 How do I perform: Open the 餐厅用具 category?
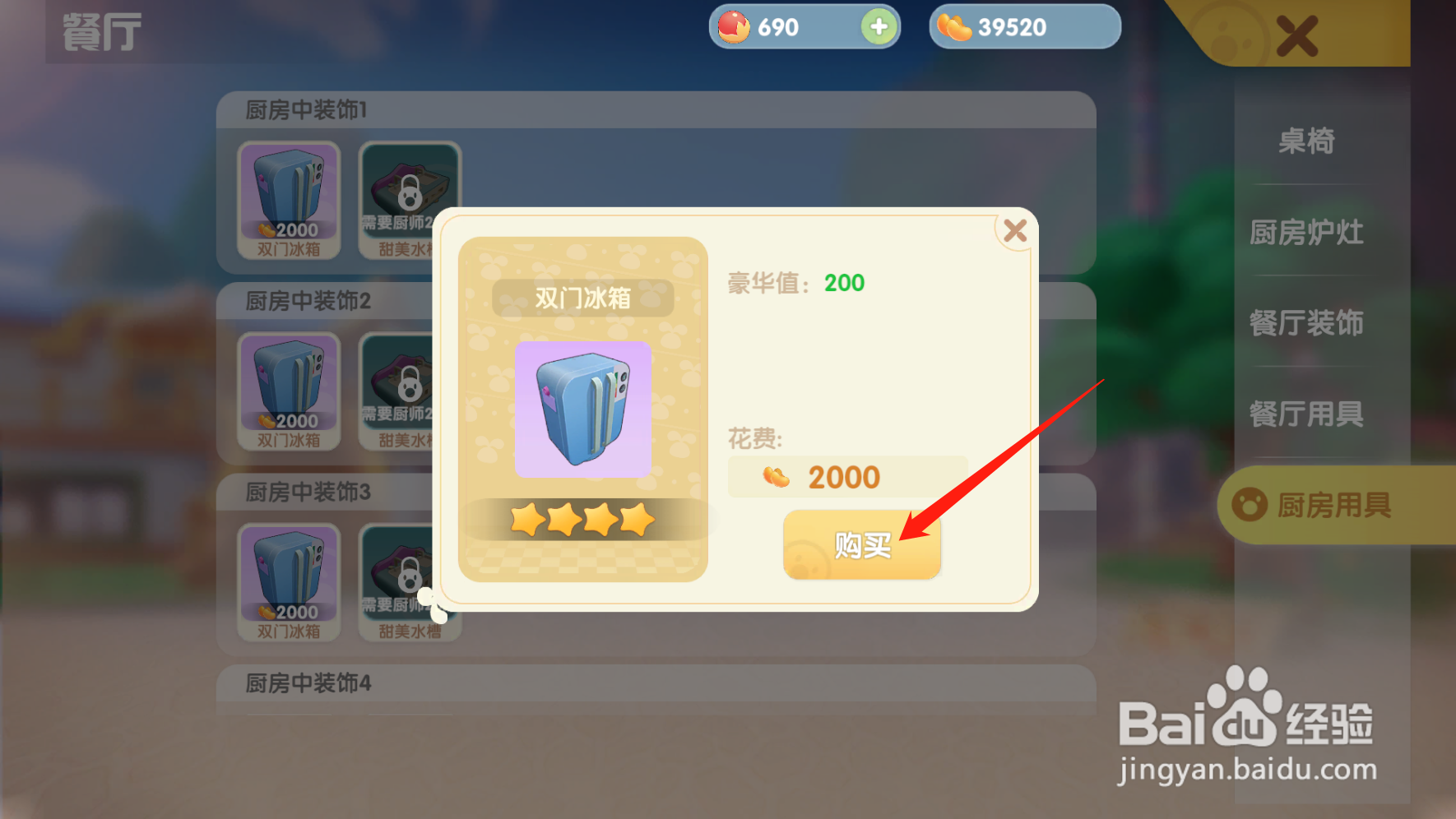coord(1308,414)
